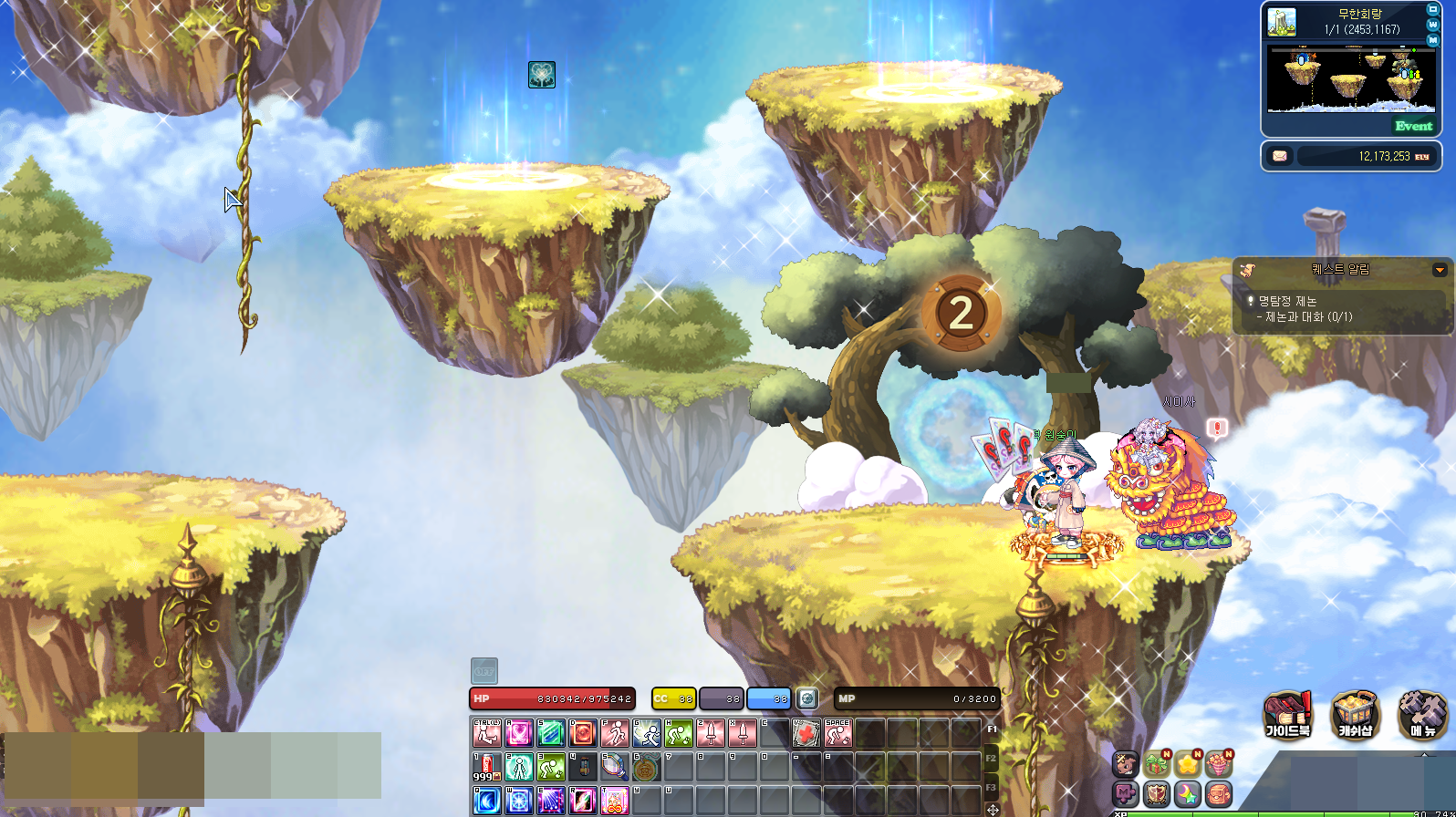
Task: Open the green gift box event icon
Action: point(1157,763)
